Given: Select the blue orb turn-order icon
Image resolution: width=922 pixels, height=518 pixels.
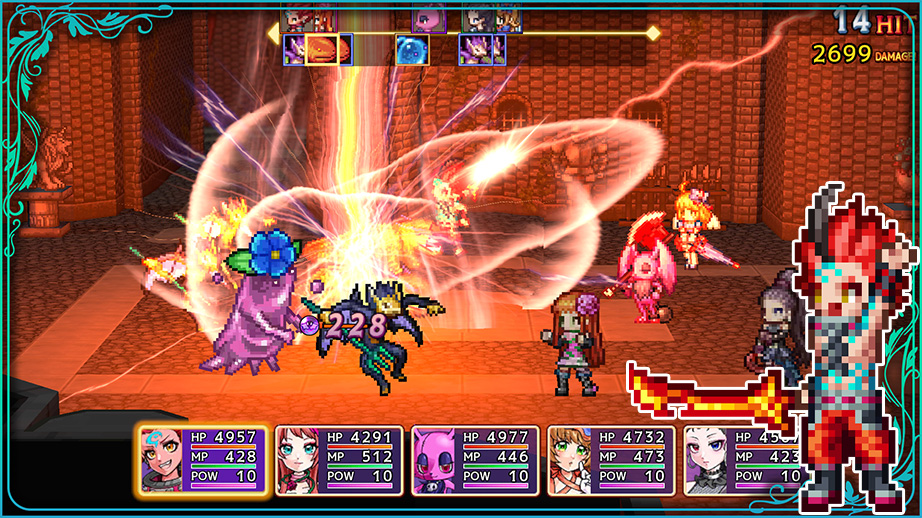Looking at the screenshot, I should (x=412, y=50).
